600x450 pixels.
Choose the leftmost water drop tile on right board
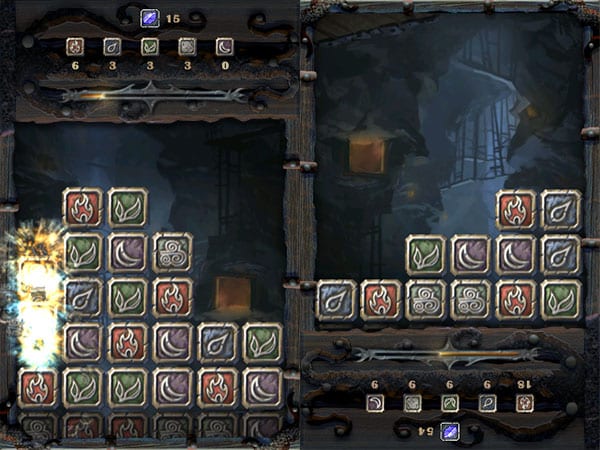click(337, 299)
